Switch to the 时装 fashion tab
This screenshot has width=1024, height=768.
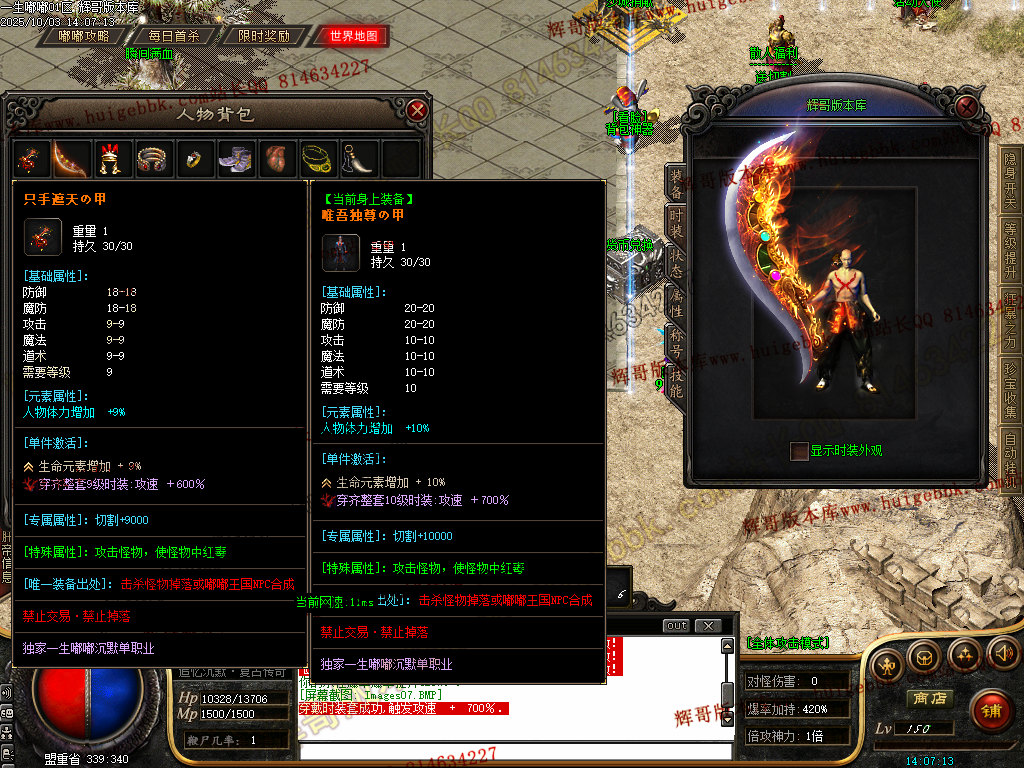677,223
